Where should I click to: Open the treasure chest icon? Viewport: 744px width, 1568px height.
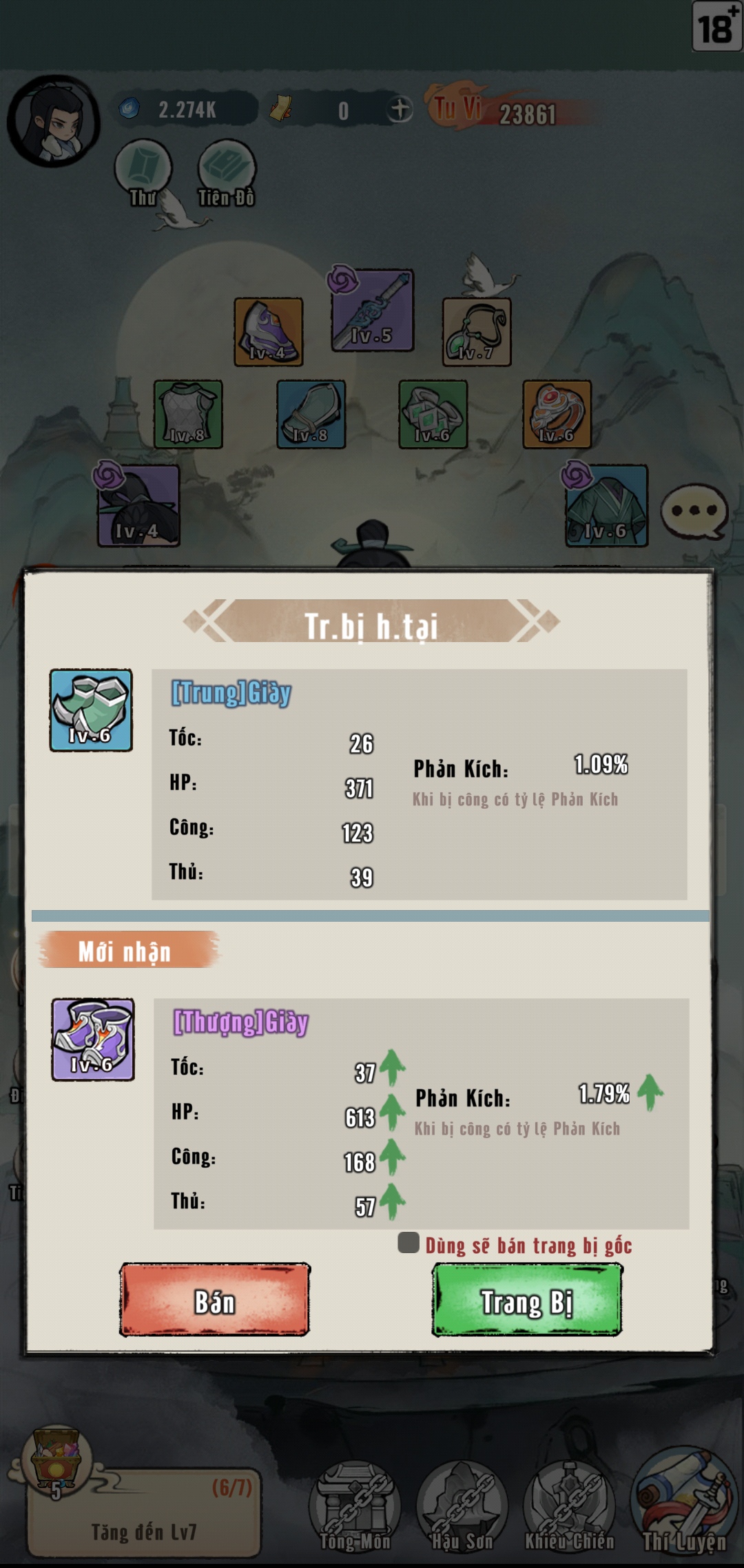tap(57, 1461)
